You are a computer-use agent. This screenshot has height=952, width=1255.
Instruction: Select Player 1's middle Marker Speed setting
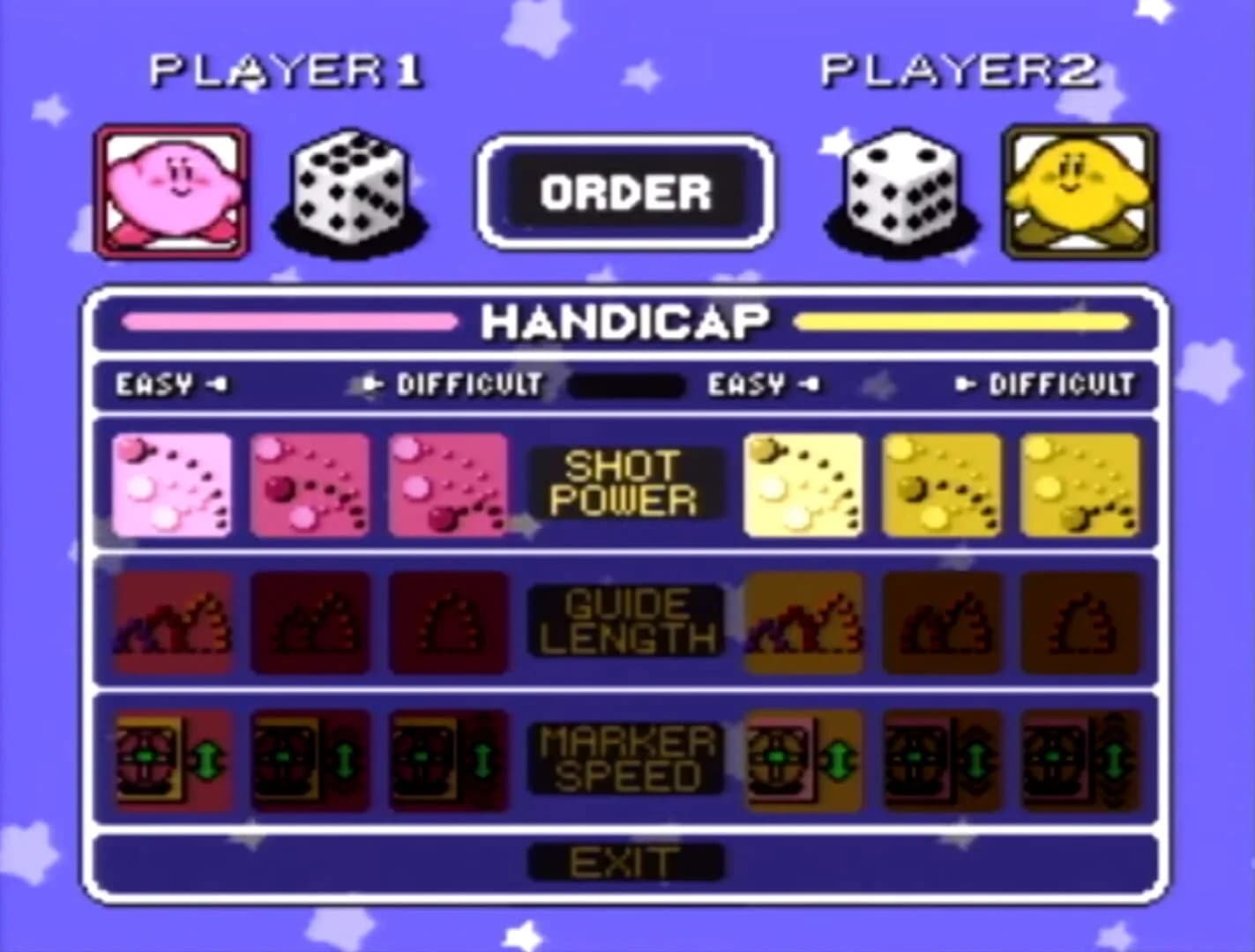point(310,759)
